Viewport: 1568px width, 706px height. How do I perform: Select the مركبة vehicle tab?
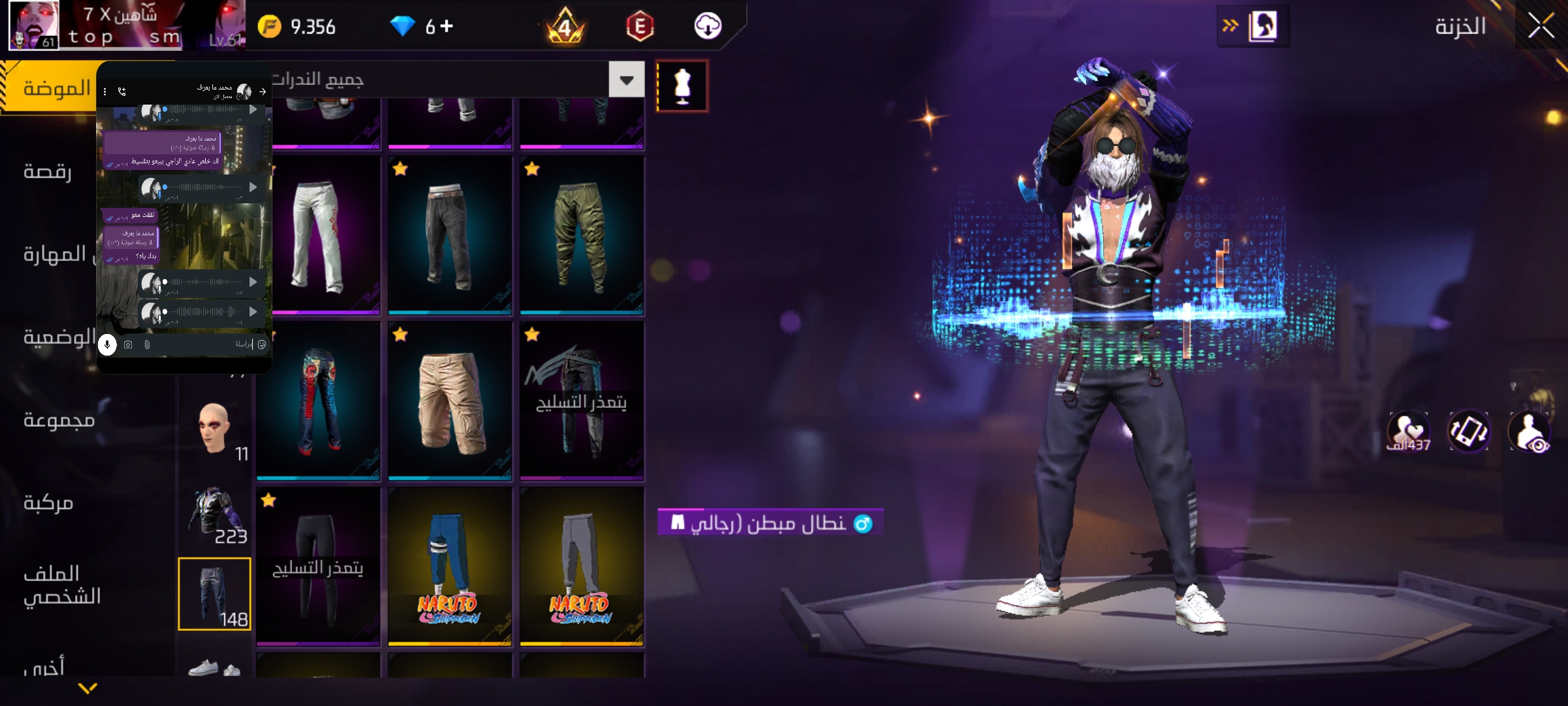(48, 503)
